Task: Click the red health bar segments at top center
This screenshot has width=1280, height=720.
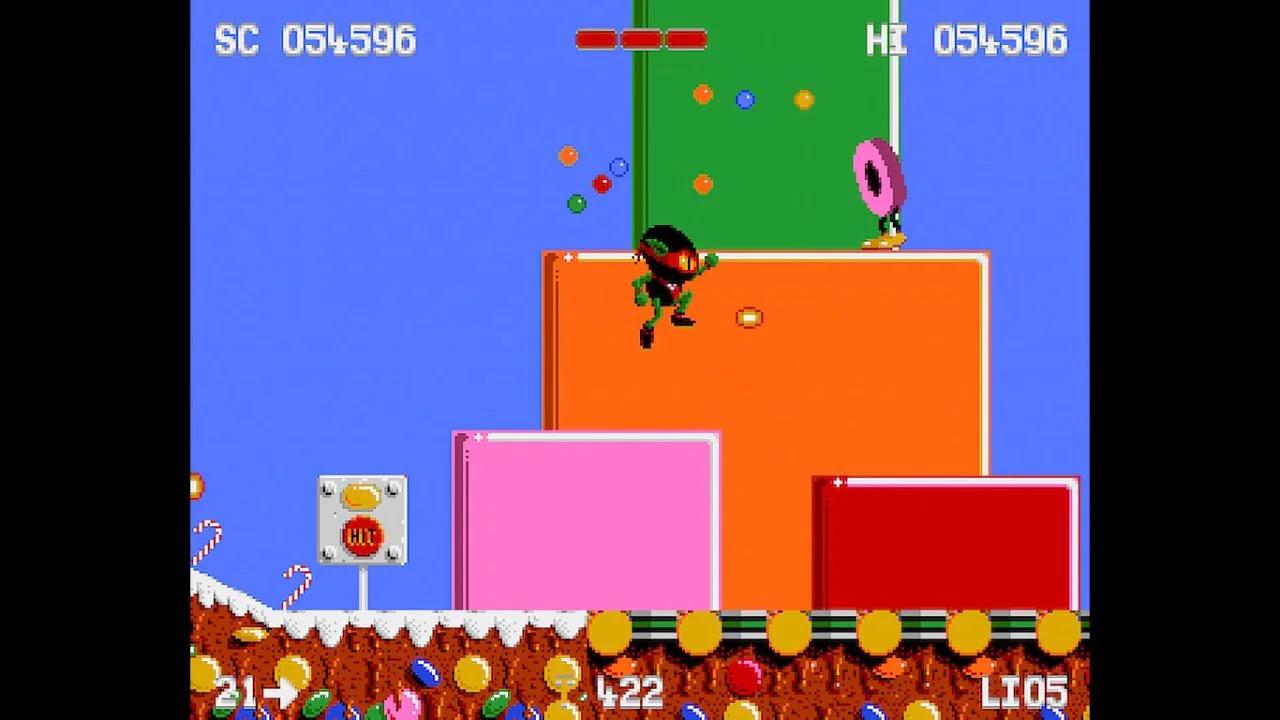Action: [x=640, y=38]
